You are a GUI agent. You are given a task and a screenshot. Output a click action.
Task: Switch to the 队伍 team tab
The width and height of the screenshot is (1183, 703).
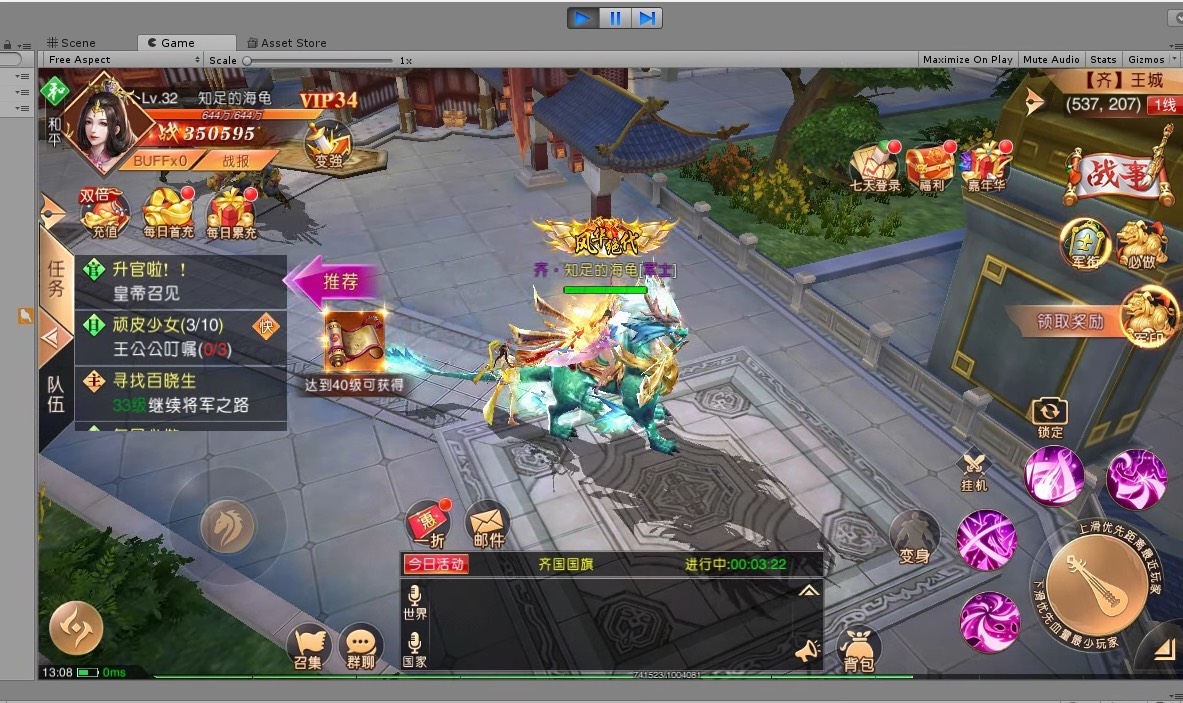coord(56,392)
